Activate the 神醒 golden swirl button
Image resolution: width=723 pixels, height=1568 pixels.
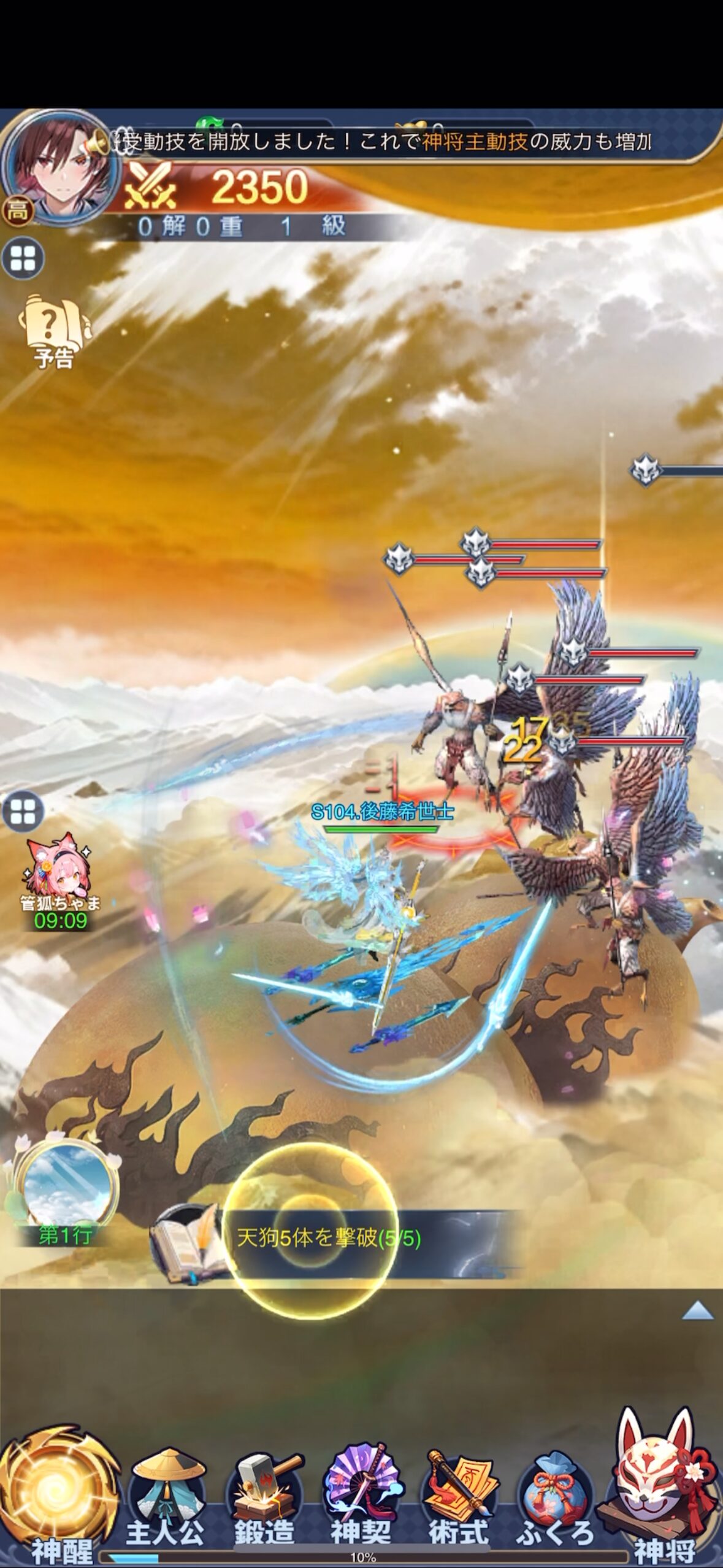pos(61,1497)
